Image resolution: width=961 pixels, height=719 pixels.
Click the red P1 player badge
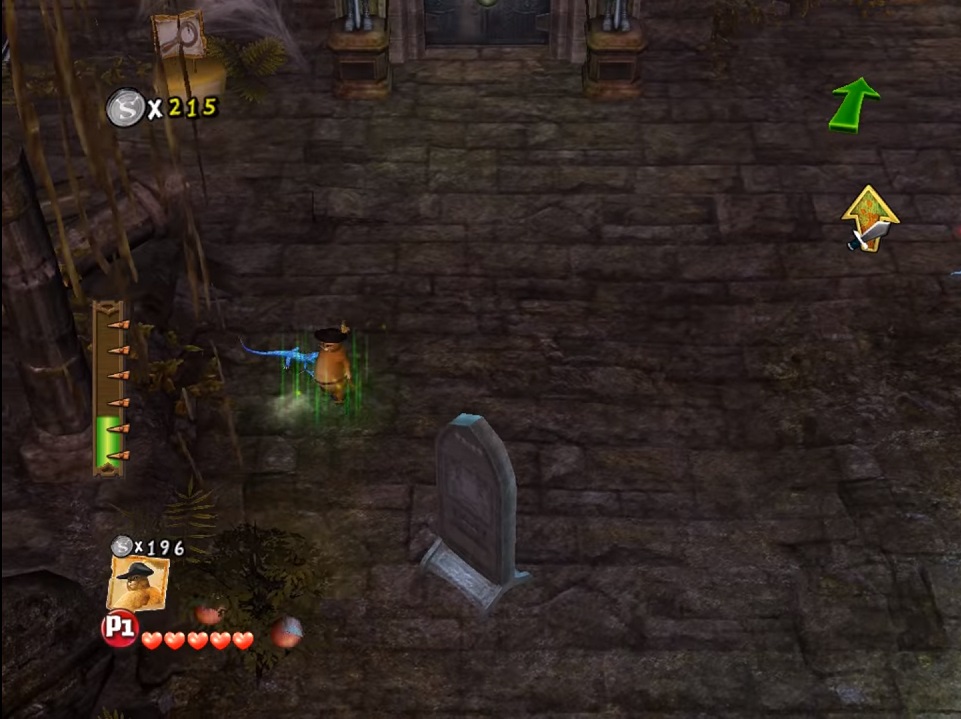[x=119, y=629]
